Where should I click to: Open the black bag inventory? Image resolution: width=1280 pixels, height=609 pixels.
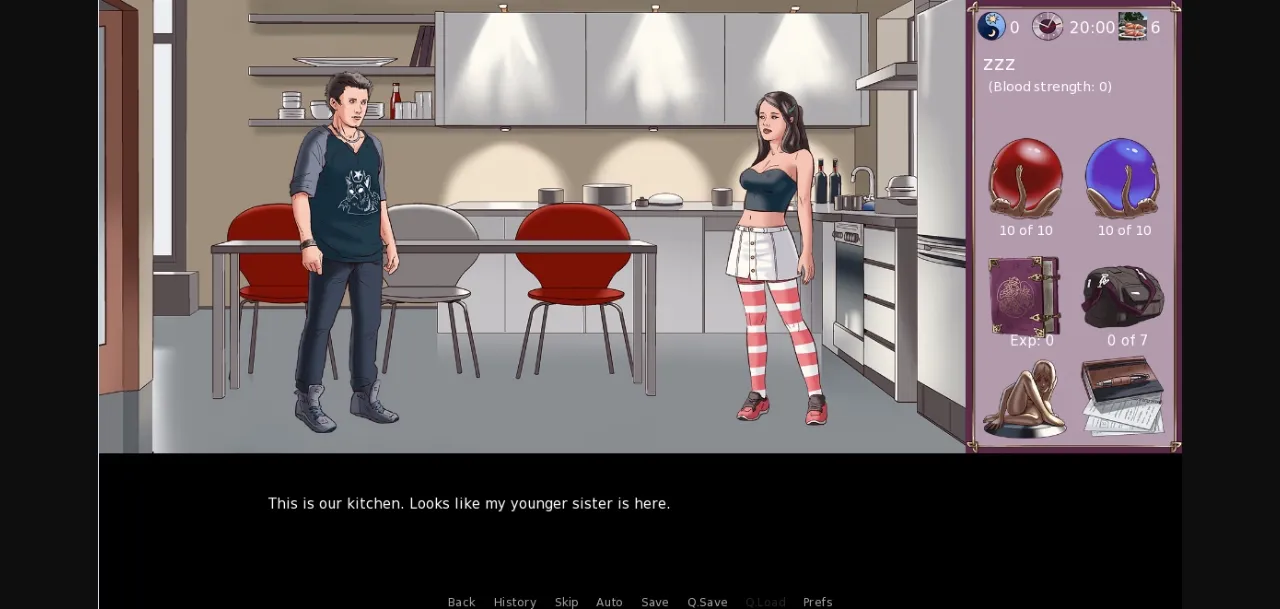(x=1123, y=296)
